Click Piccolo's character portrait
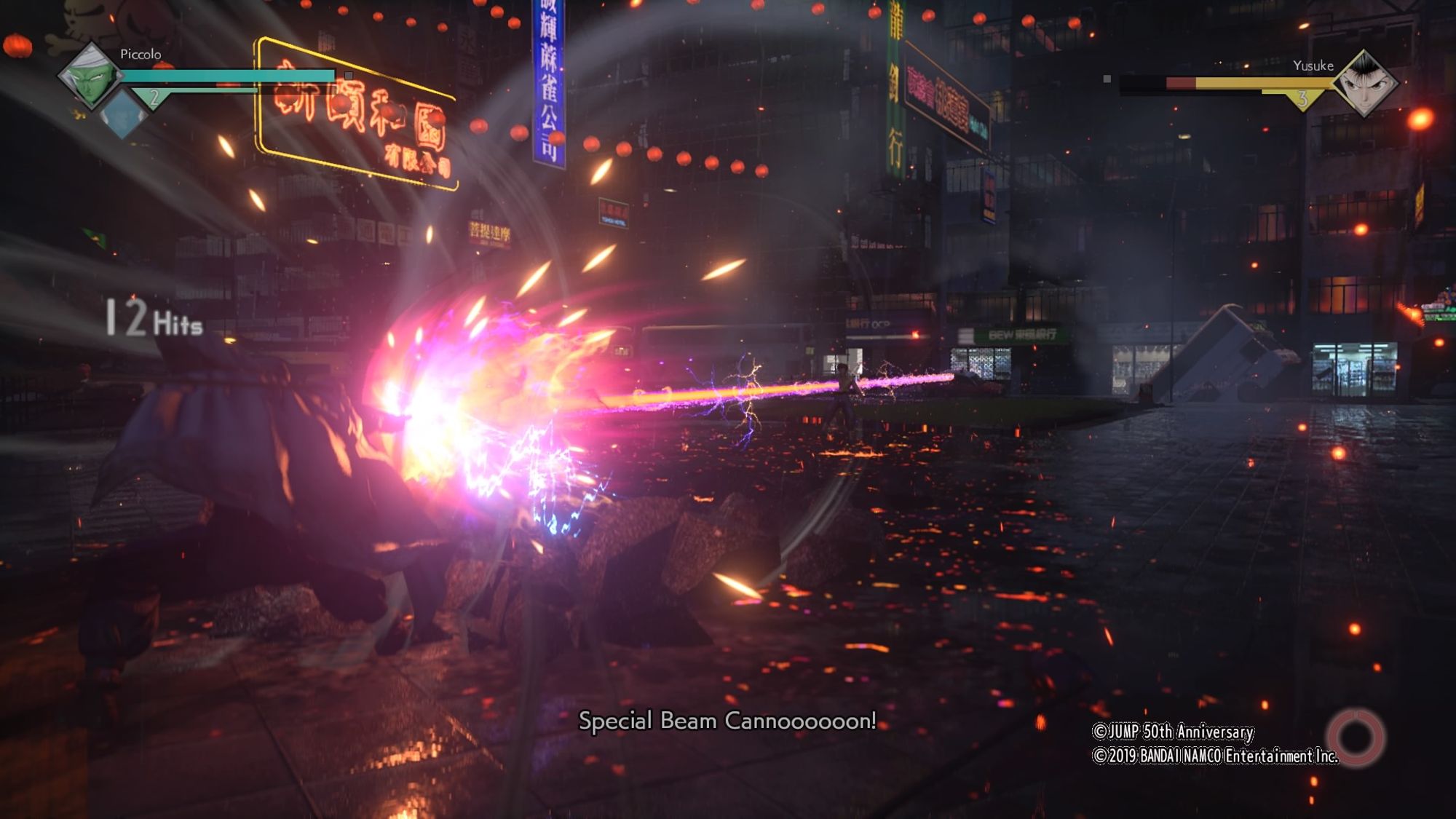The image size is (1456, 819). (x=90, y=75)
